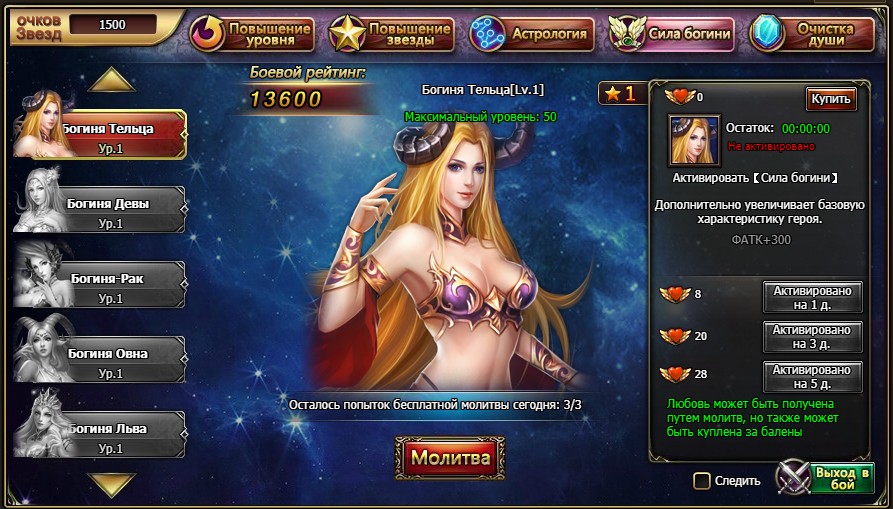Activate goddess power for 3 days
This screenshot has width=893, height=509.
pyautogui.click(x=813, y=337)
